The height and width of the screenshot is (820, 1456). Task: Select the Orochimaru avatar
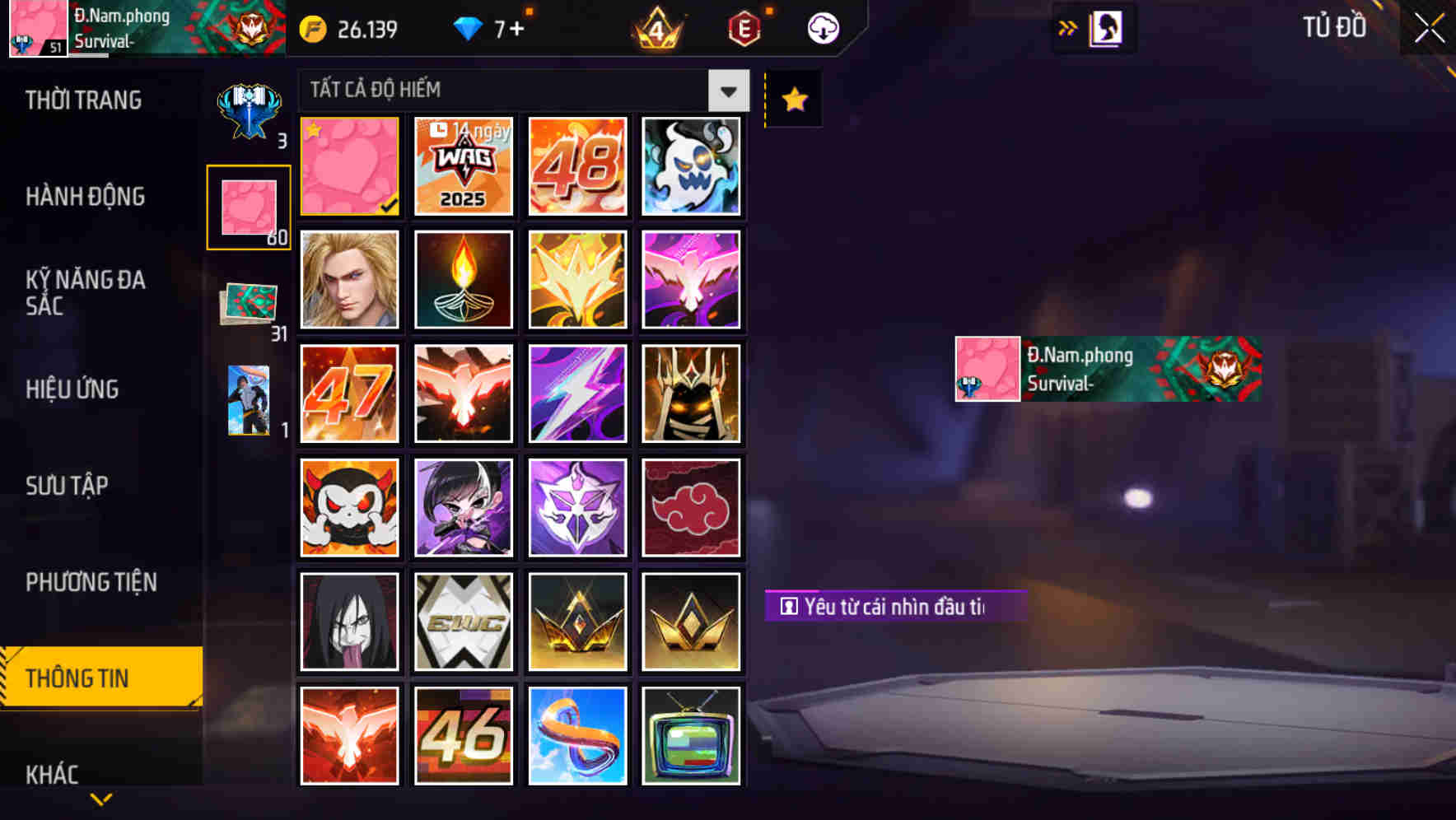click(x=348, y=621)
